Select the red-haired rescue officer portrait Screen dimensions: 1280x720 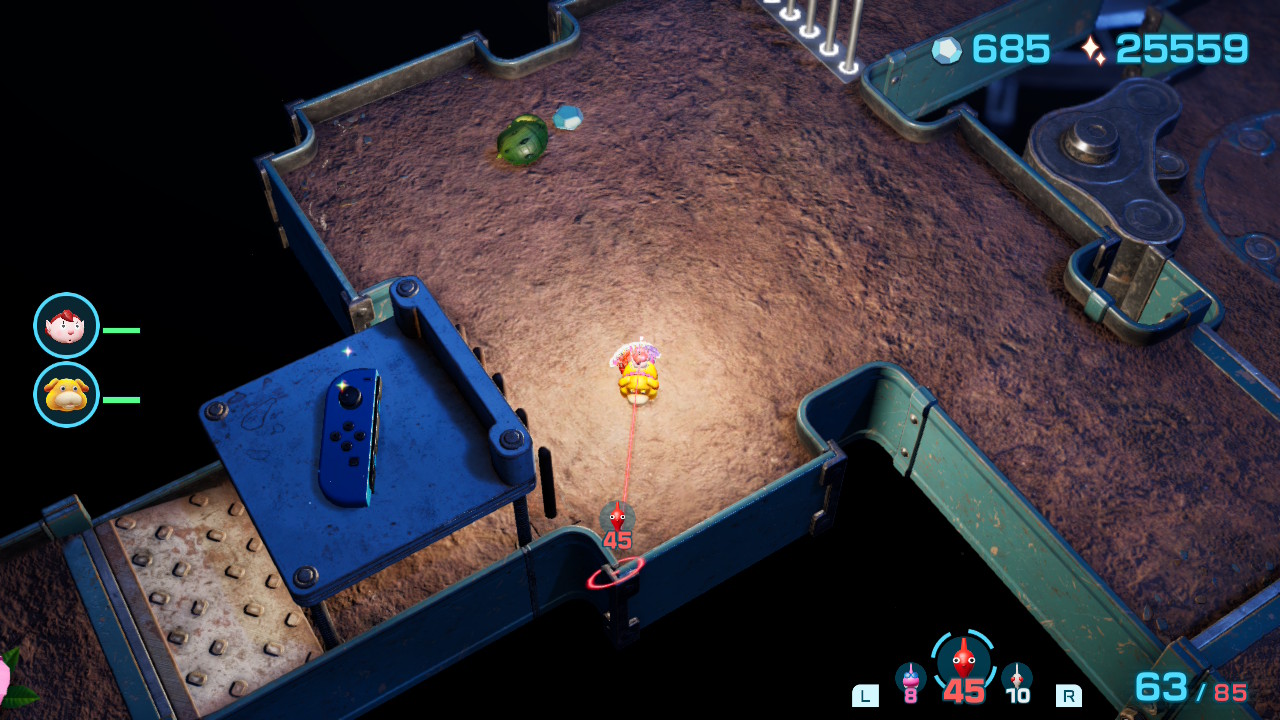pyautogui.click(x=66, y=326)
